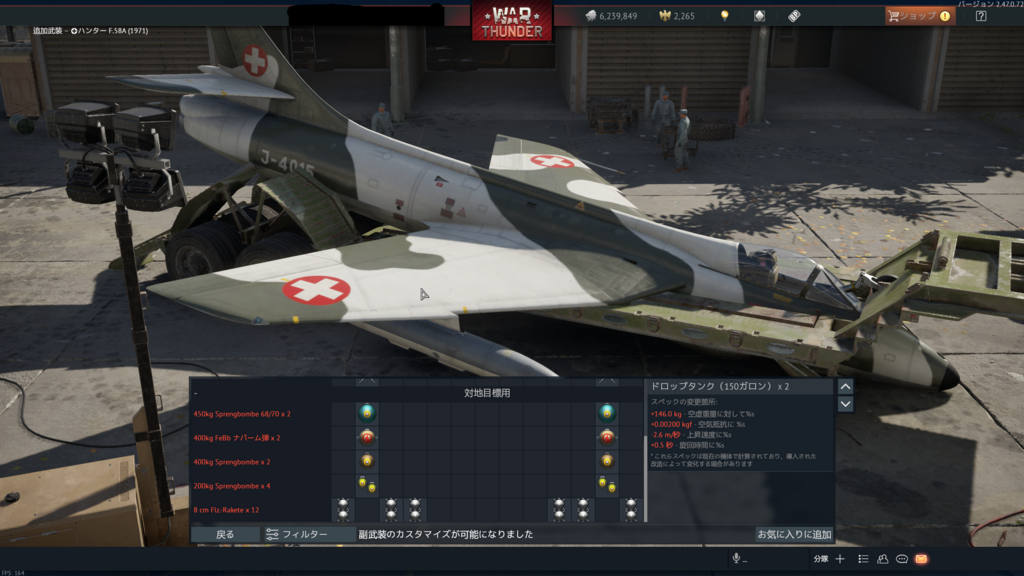
Task: Click the up arrow beside drop tank info
Action: click(845, 387)
